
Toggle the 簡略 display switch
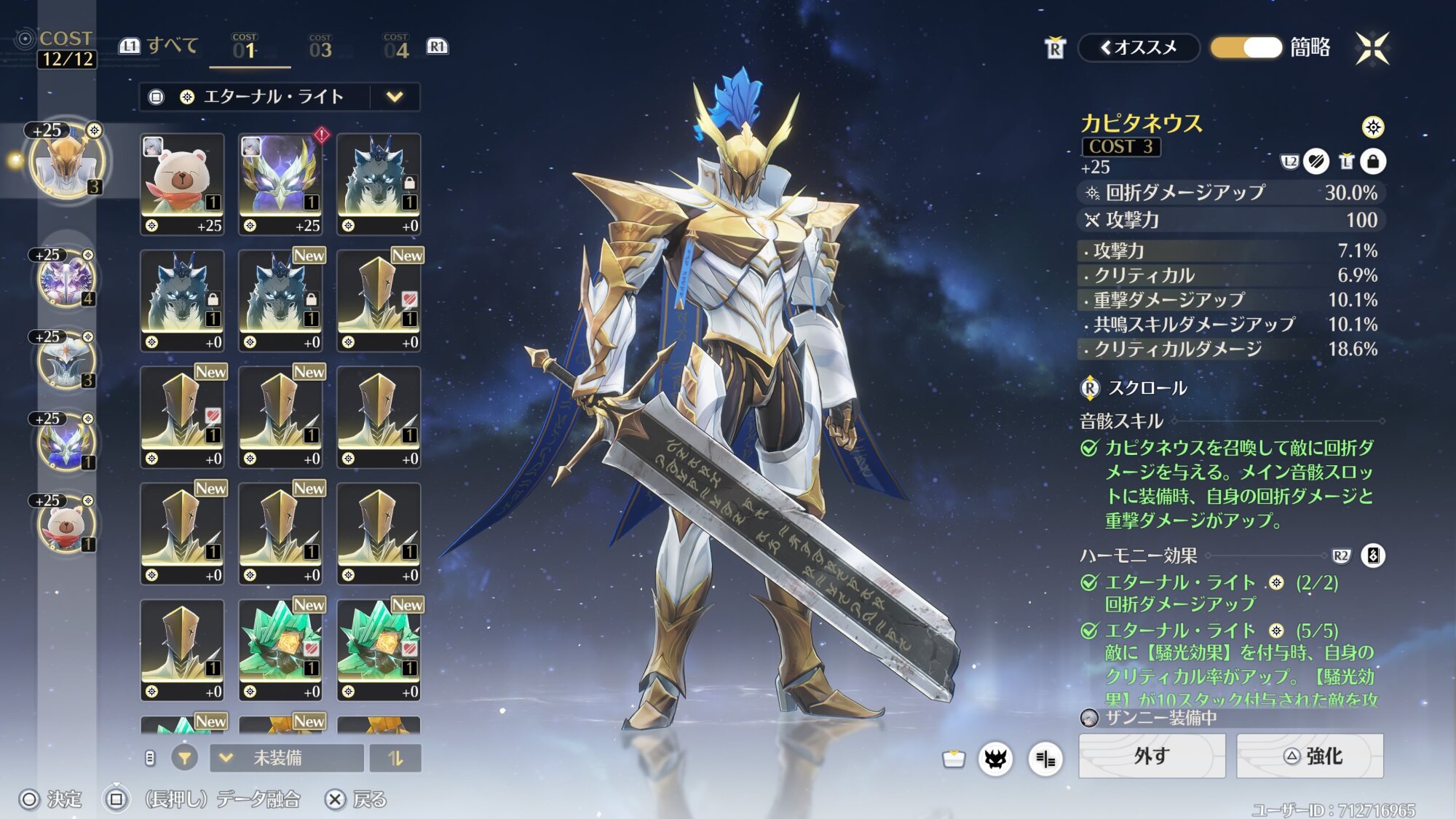click(1246, 47)
